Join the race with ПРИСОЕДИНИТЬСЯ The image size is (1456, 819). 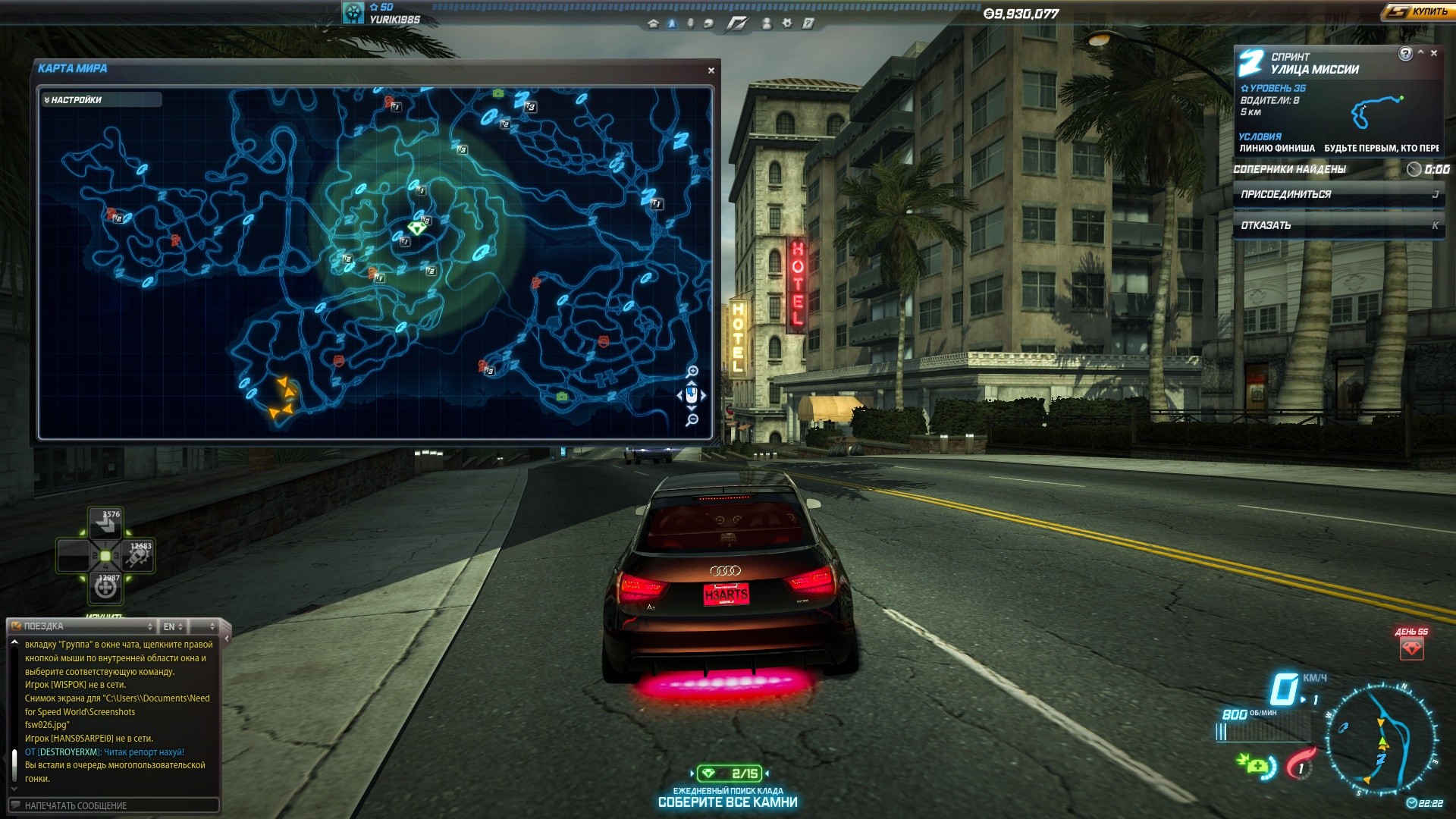(x=1338, y=195)
